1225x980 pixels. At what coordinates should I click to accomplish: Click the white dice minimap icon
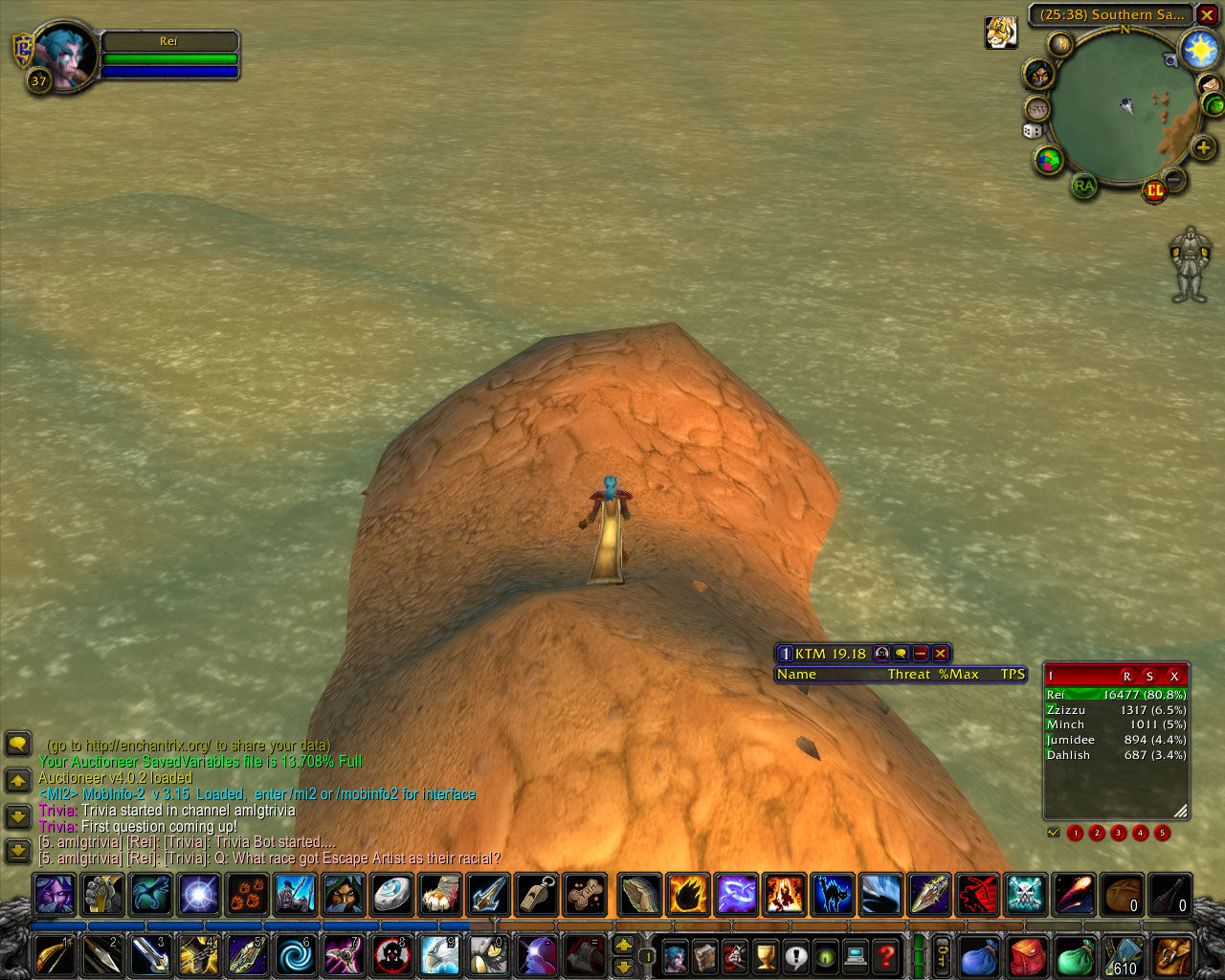click(x=1033, y=130)
